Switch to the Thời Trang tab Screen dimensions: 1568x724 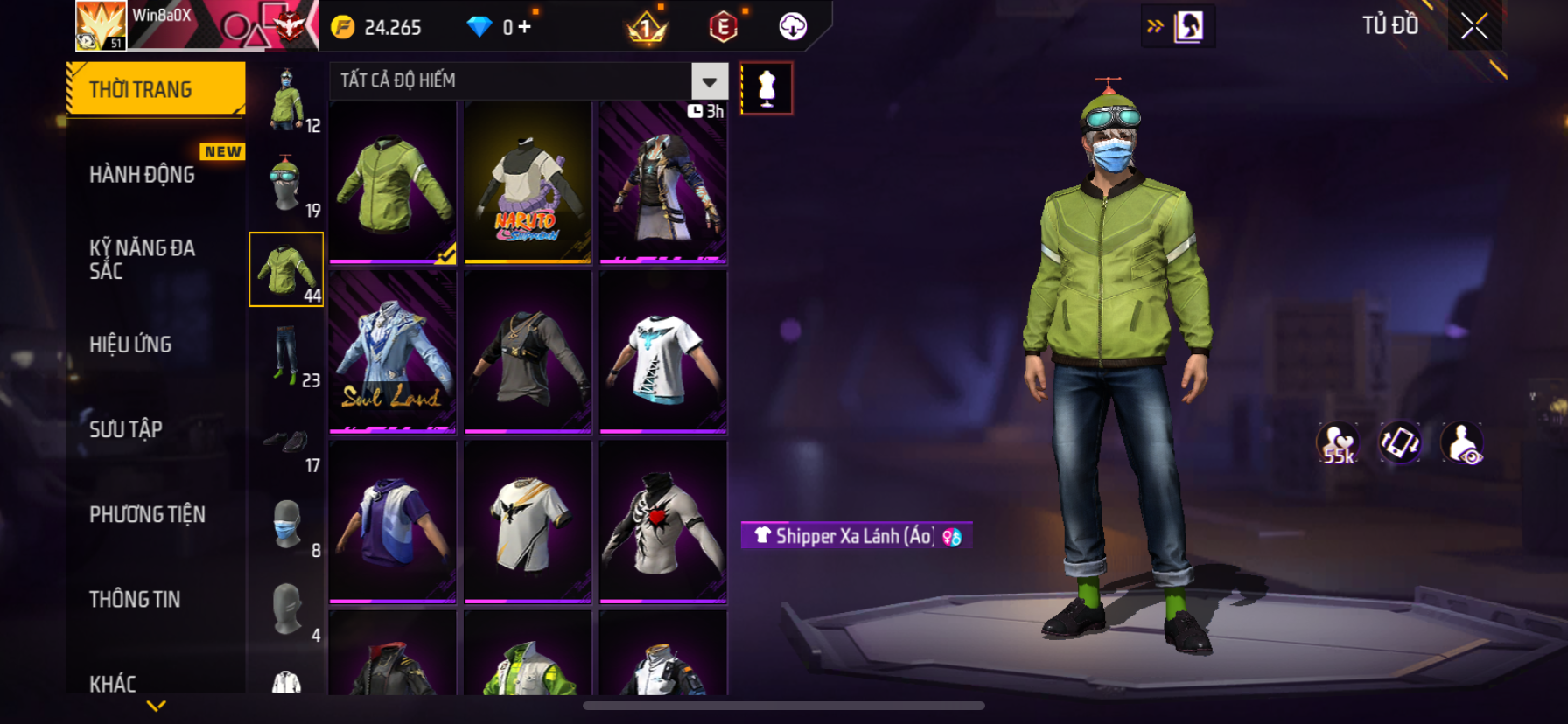click(x=156, y=89)
